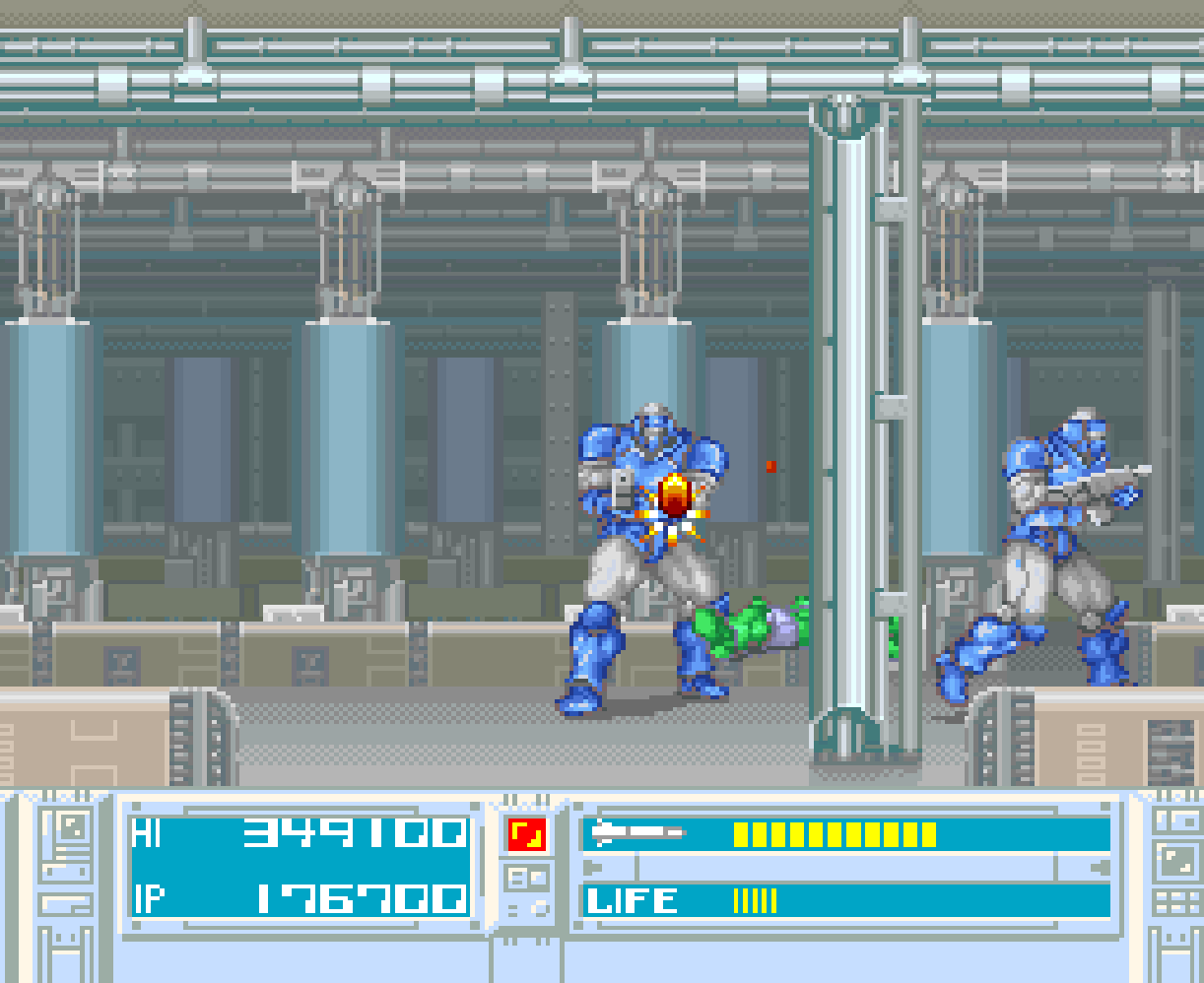Select the red weapon indicator icon
The image size is (1204, 983).
coord(527,835)
